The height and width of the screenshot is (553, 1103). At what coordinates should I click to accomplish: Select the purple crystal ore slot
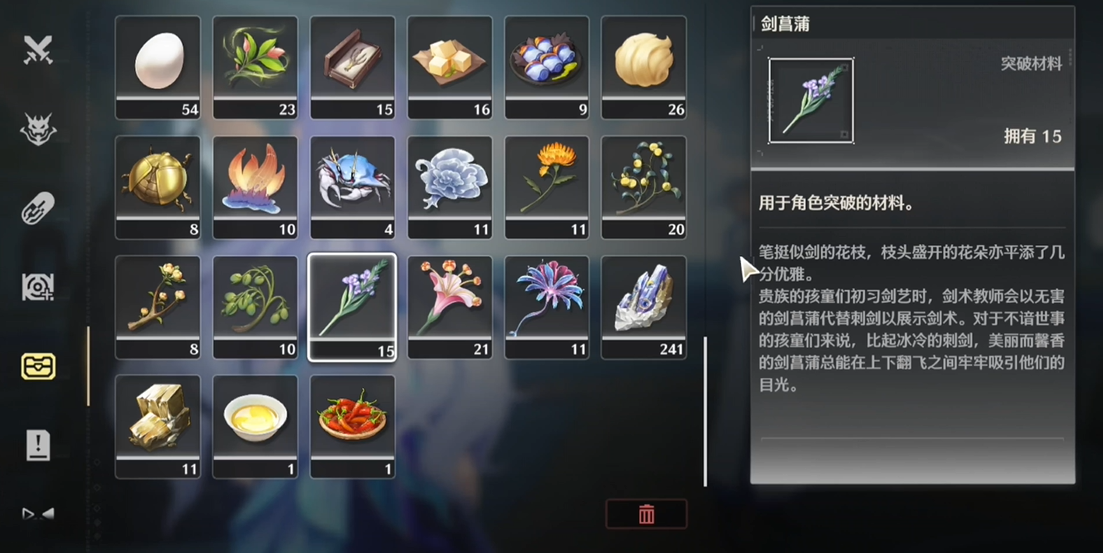click(x=644, y=306)
